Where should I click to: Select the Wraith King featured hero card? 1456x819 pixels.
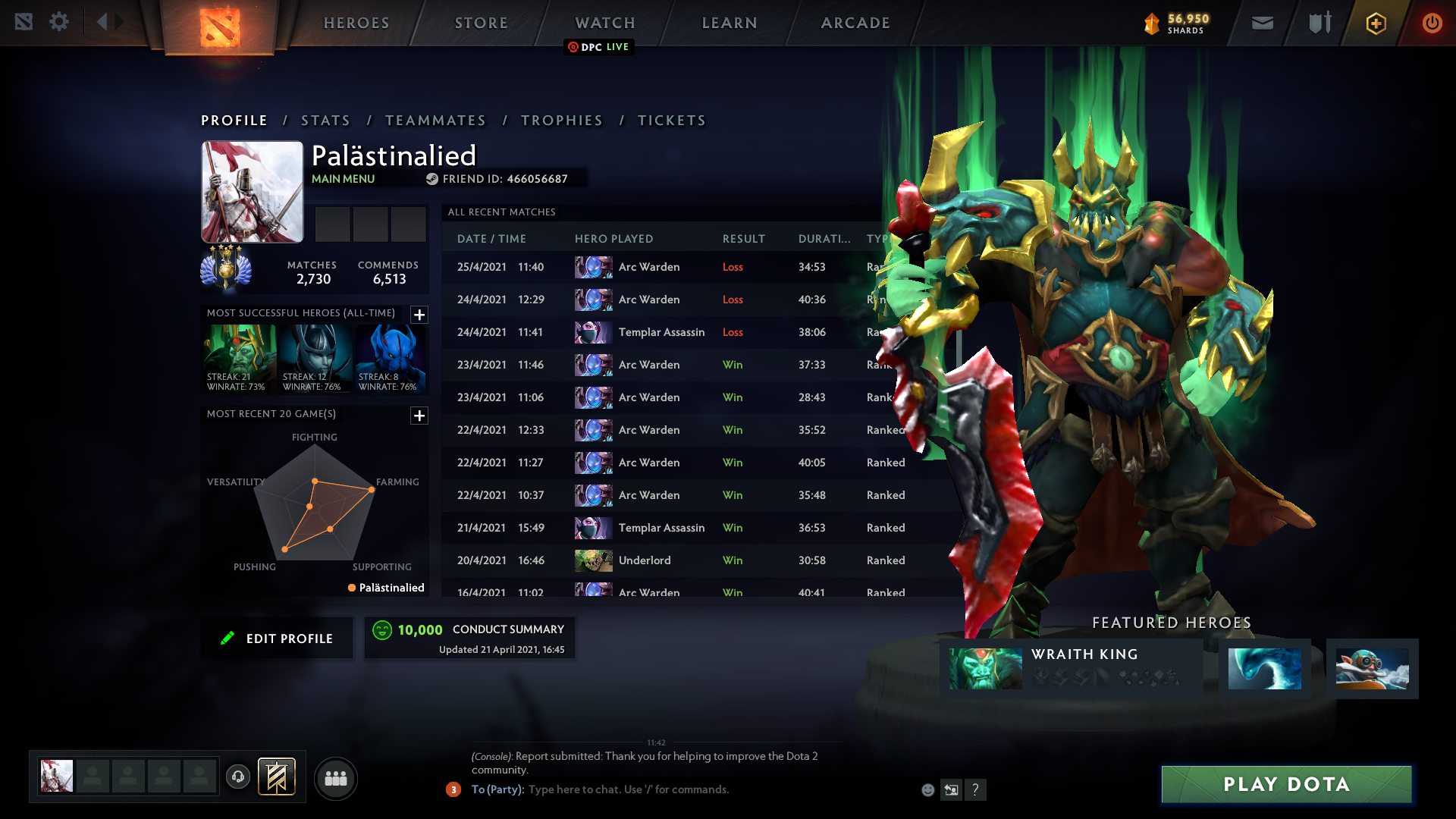[x=1071, y=668]
